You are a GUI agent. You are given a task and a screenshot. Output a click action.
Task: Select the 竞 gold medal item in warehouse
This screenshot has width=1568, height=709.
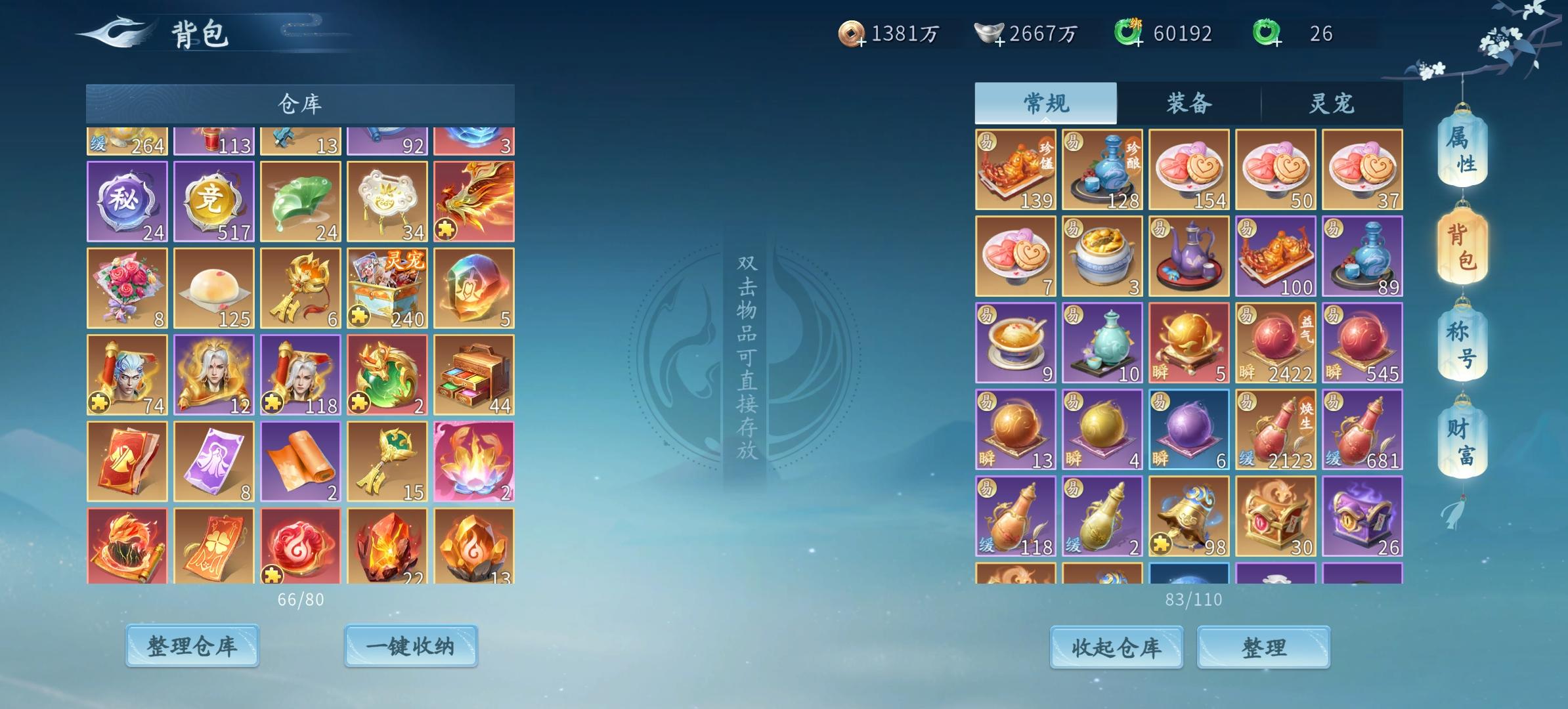pos(213,200)
